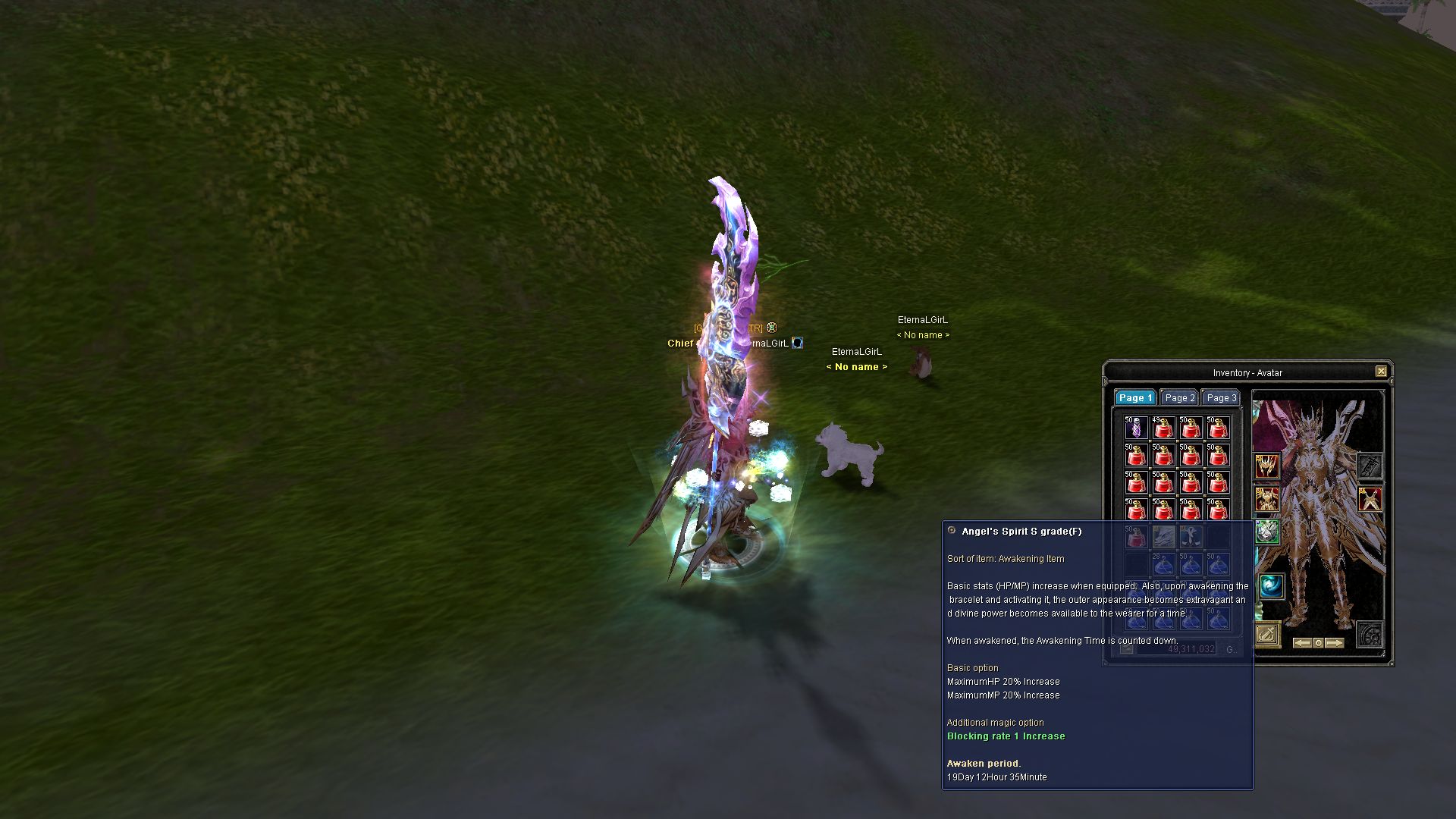This screenshot has height=819, width=1456.
Task: Select the green-bordered silver accessory slot
Action: click(1266, 532)
